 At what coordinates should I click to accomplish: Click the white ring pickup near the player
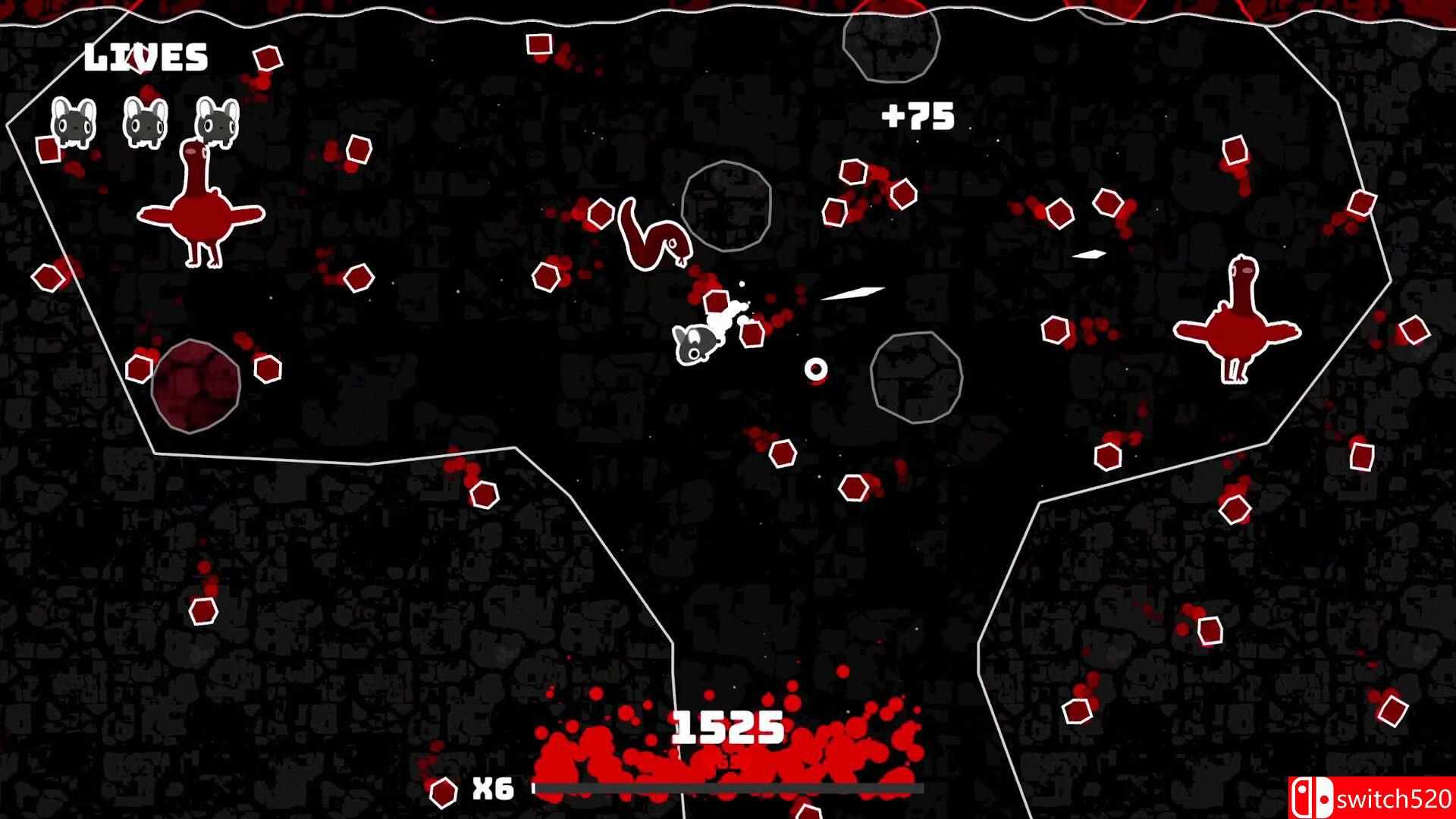point(816,369)
